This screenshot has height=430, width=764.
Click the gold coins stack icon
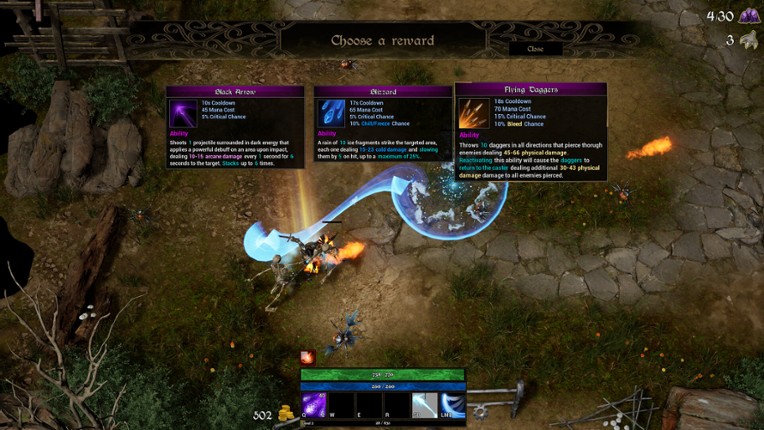click(284, 414)
